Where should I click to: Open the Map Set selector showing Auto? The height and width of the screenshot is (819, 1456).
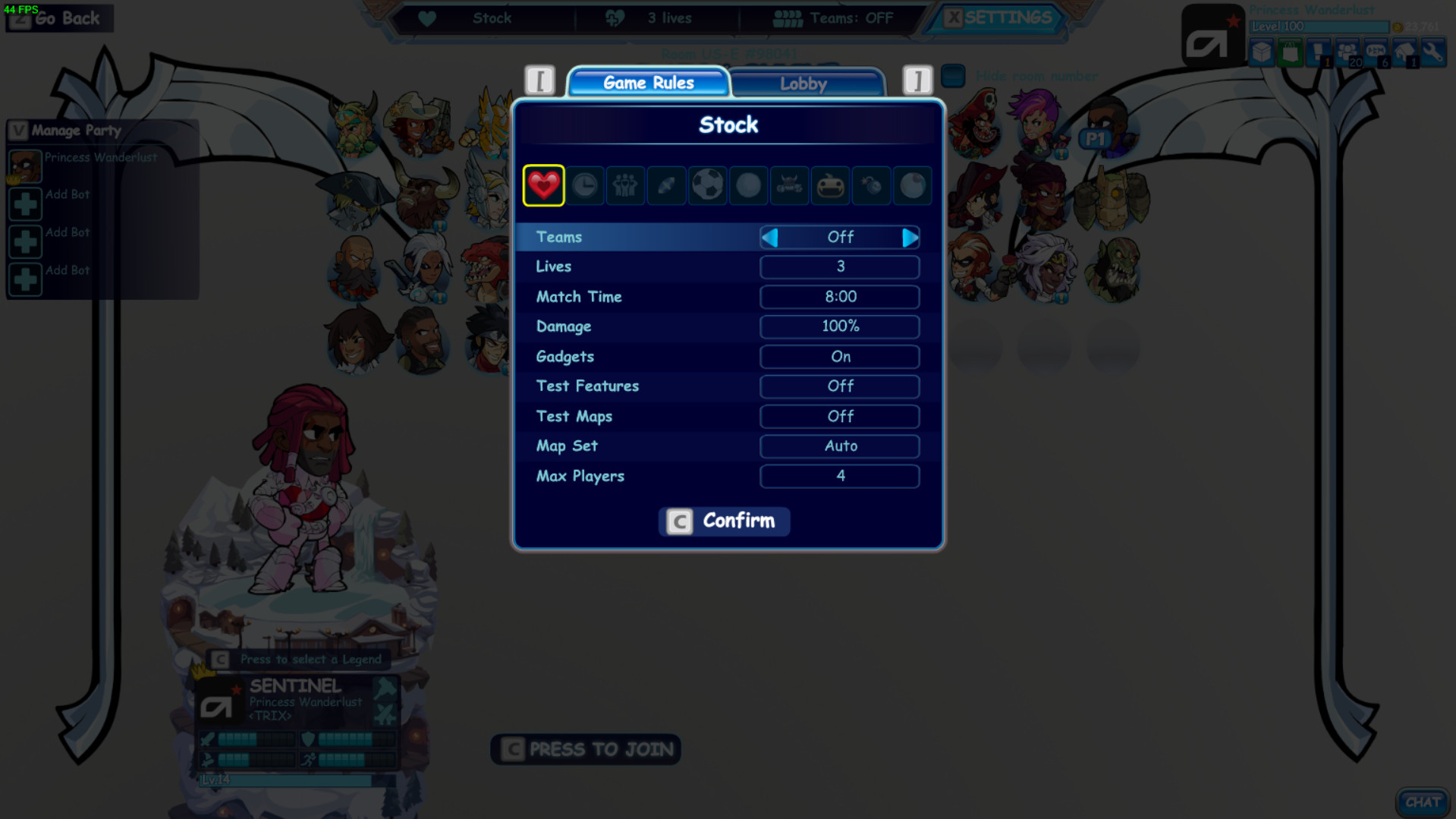(x=840, y=446)
